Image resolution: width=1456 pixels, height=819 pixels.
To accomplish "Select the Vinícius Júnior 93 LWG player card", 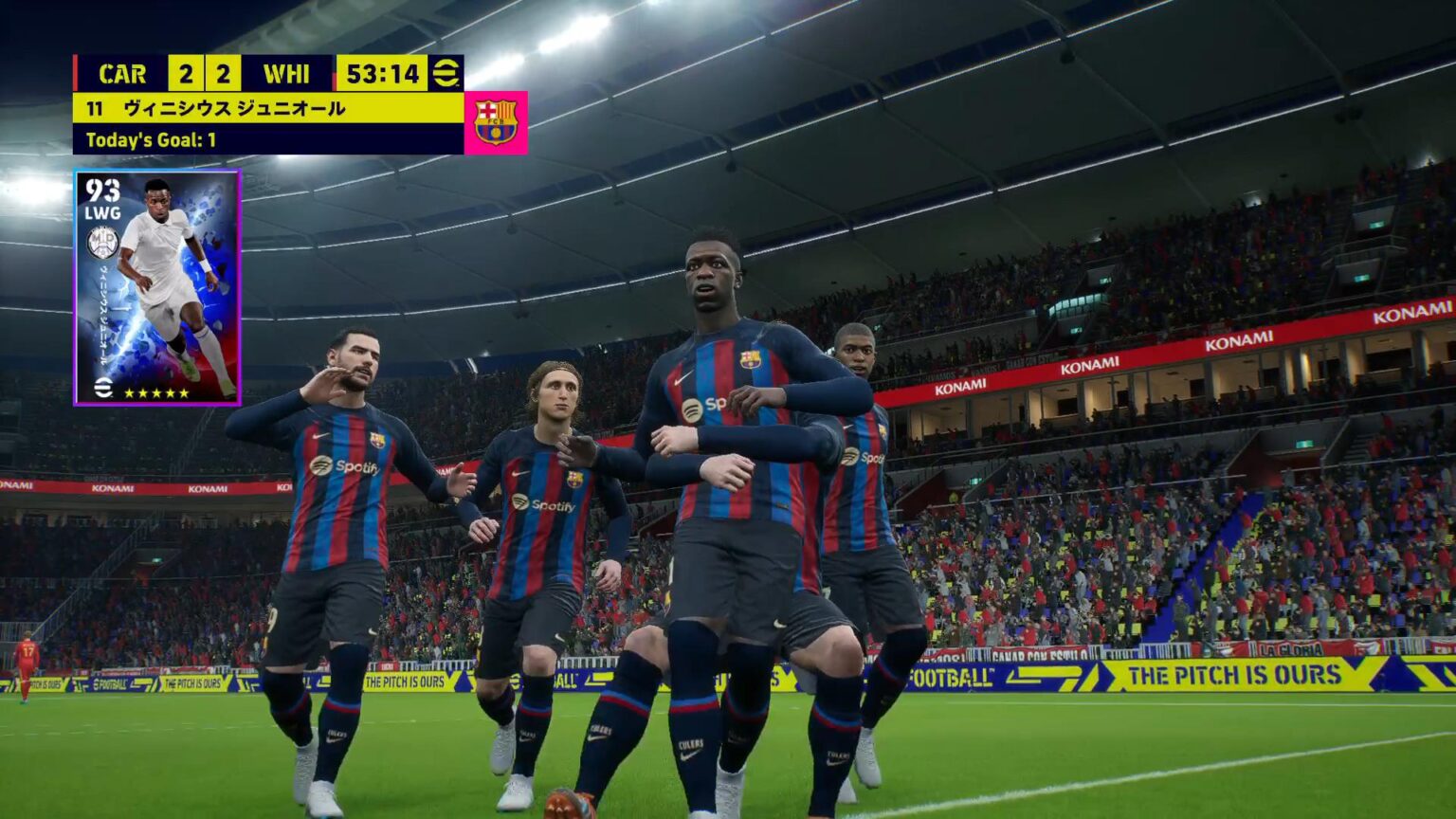I will (x=157, y=287).
